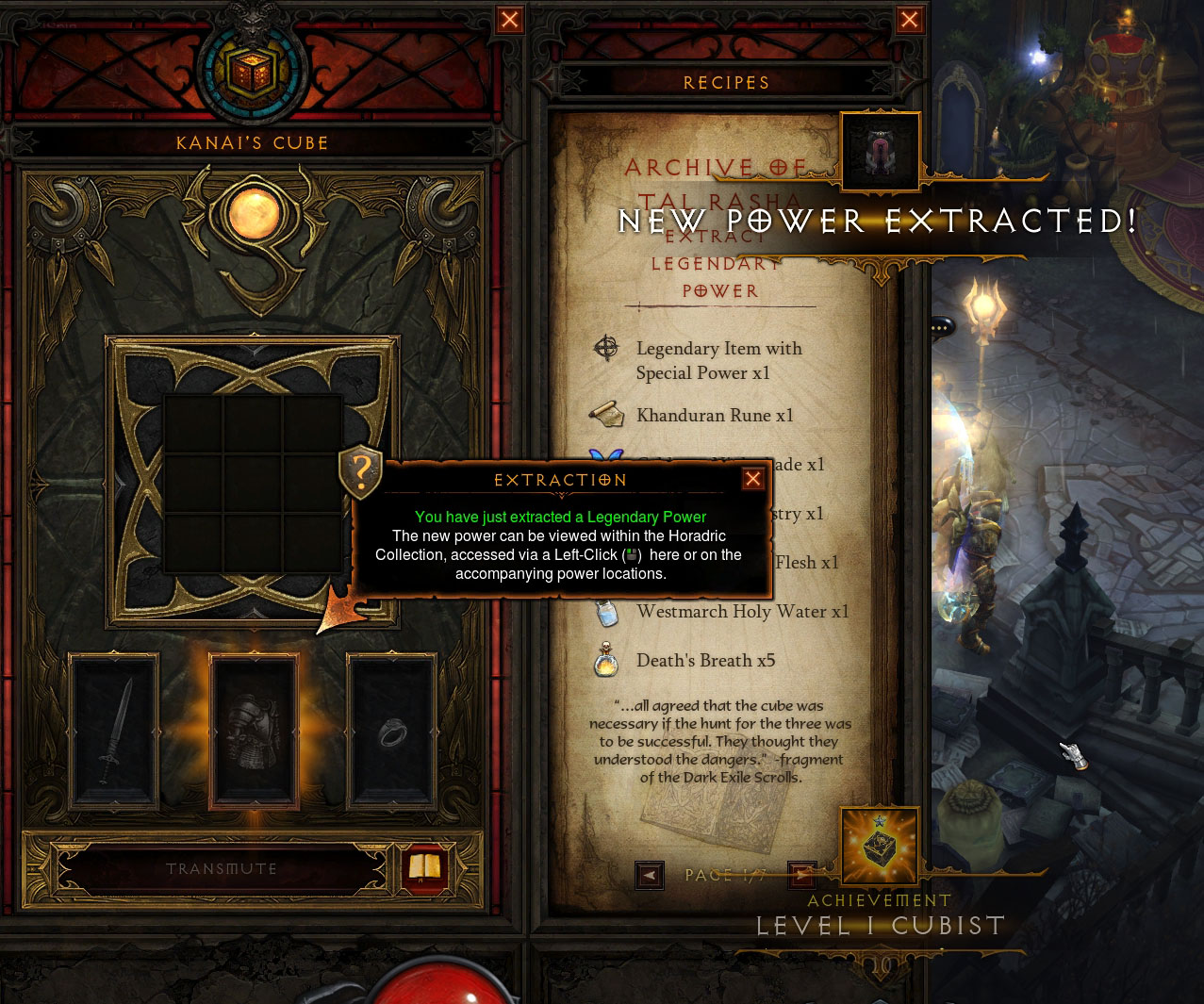Dismiss the Extraction tooltip popup
Screen dimensions: 1204x1004
[x=752, y=479]
